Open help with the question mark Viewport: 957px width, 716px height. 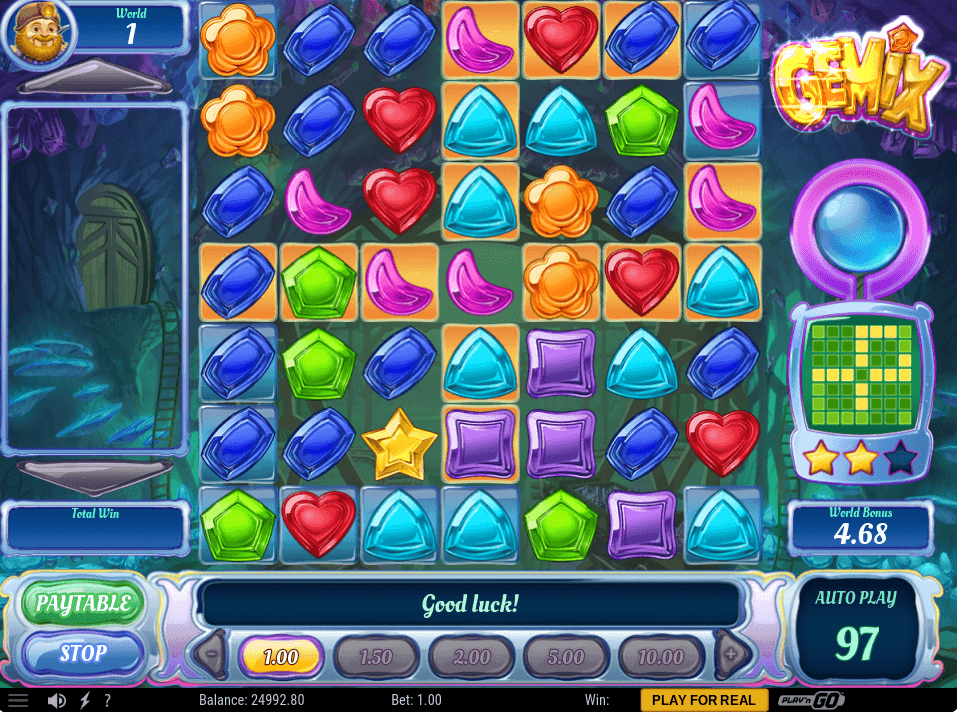(x=107, y=700)
